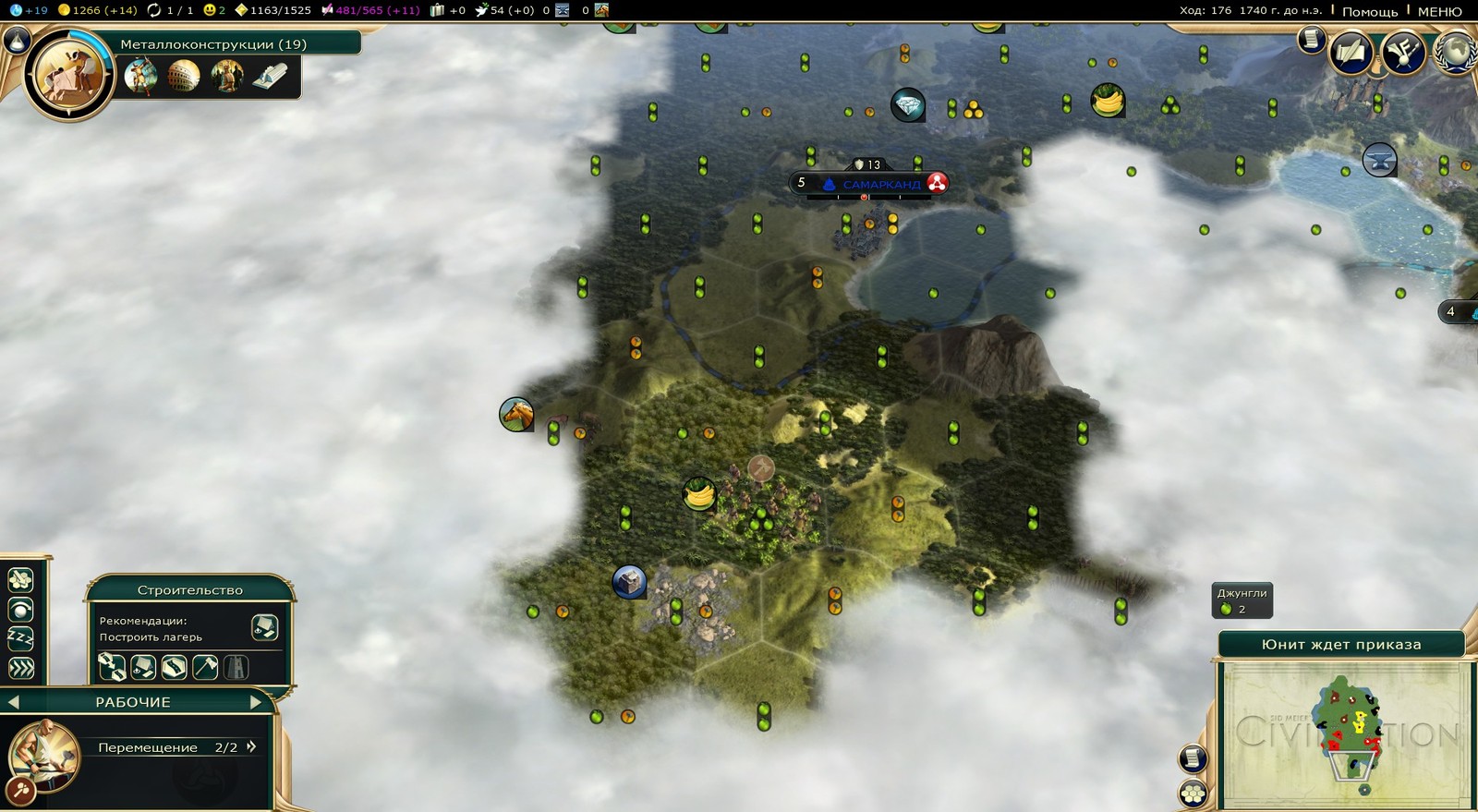Cycle to the next unit arrow

point(257,702)
